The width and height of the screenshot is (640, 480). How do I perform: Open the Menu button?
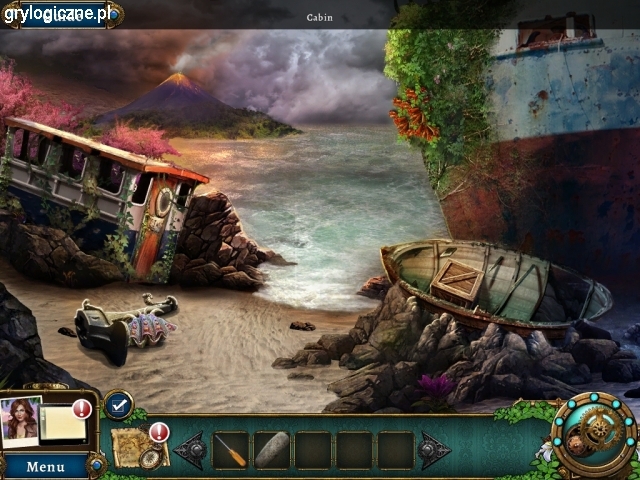[x=46, y=466]
